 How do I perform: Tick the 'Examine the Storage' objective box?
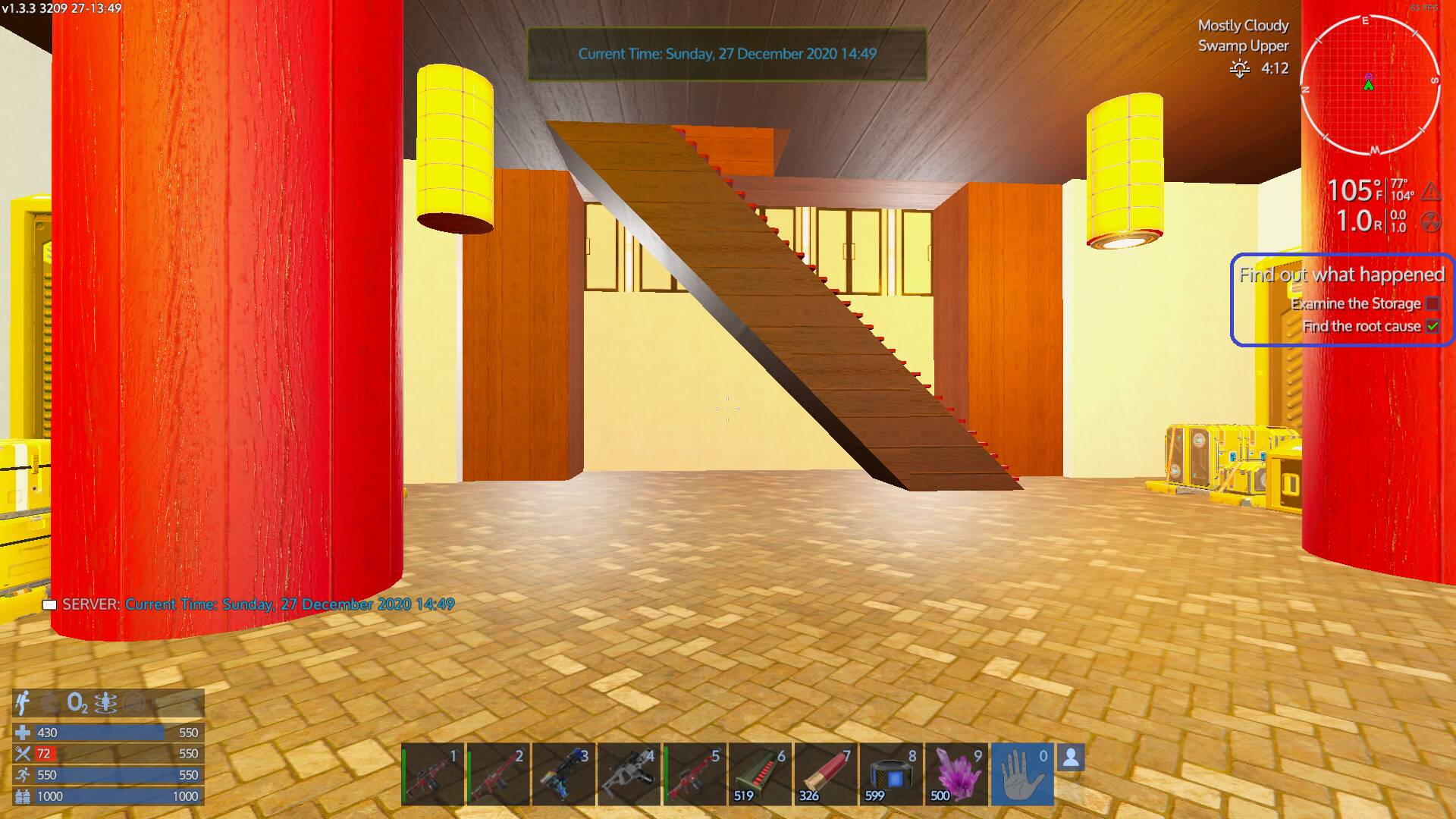click(x=1432, y=303)
